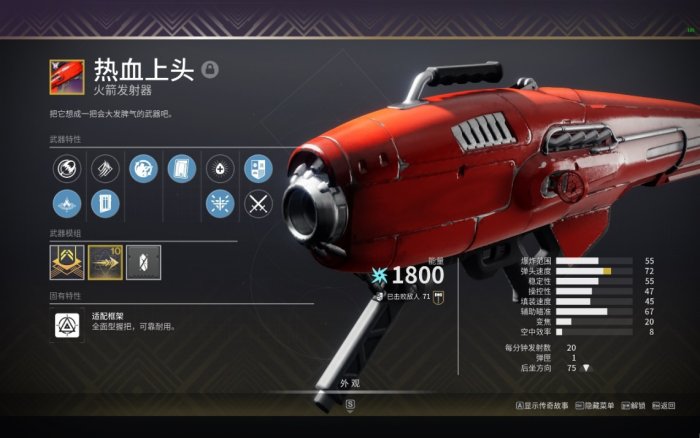Screen dimensions: 700x438
Task: Choose the crossed swords tracker icon
Action: 258,205
